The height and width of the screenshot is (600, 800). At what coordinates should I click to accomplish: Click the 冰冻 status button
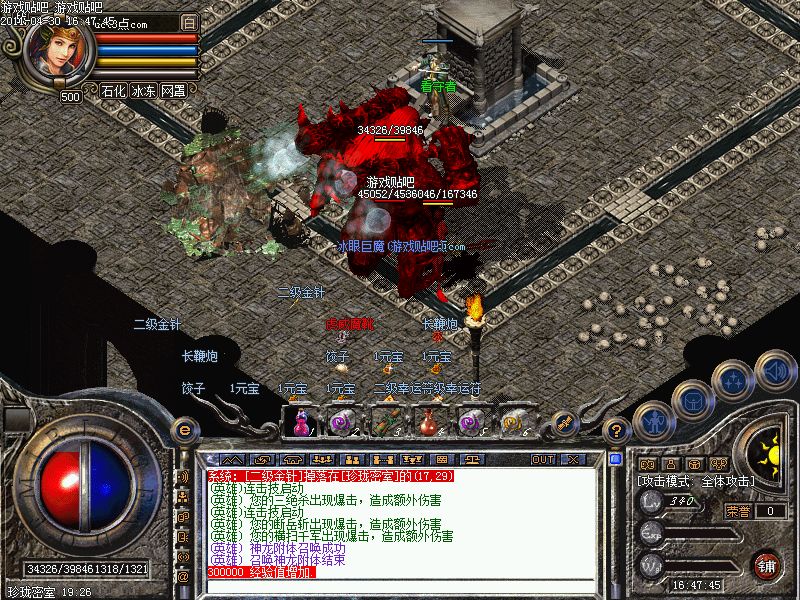(x=144, y=90)
